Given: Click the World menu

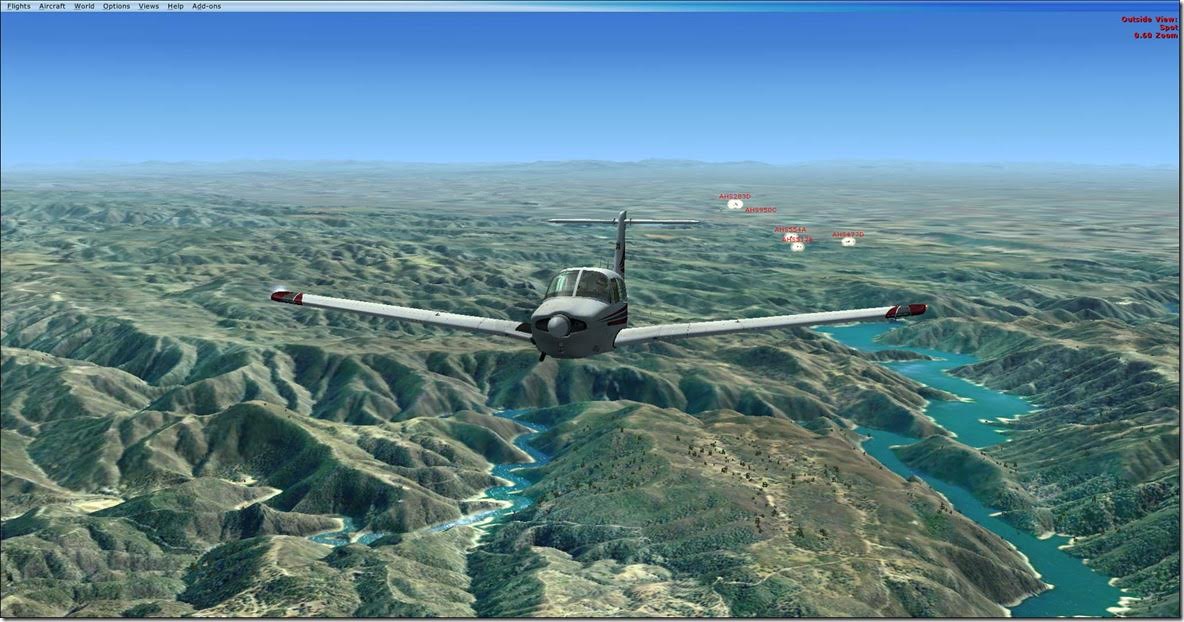Looking at the screenshot, I should point(84,6).
